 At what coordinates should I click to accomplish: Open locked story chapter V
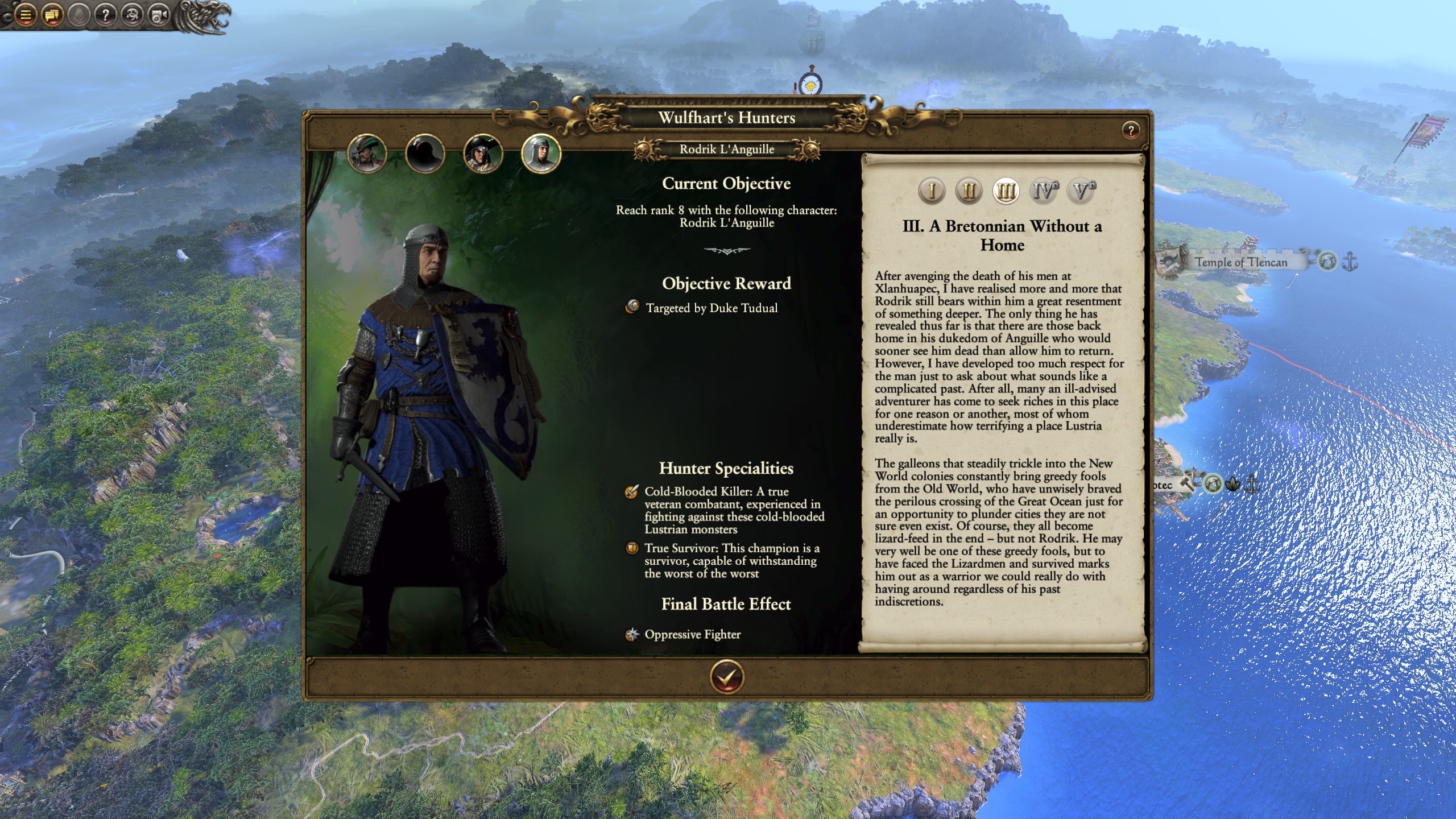pyautogui.click(x=1081, y=191)
